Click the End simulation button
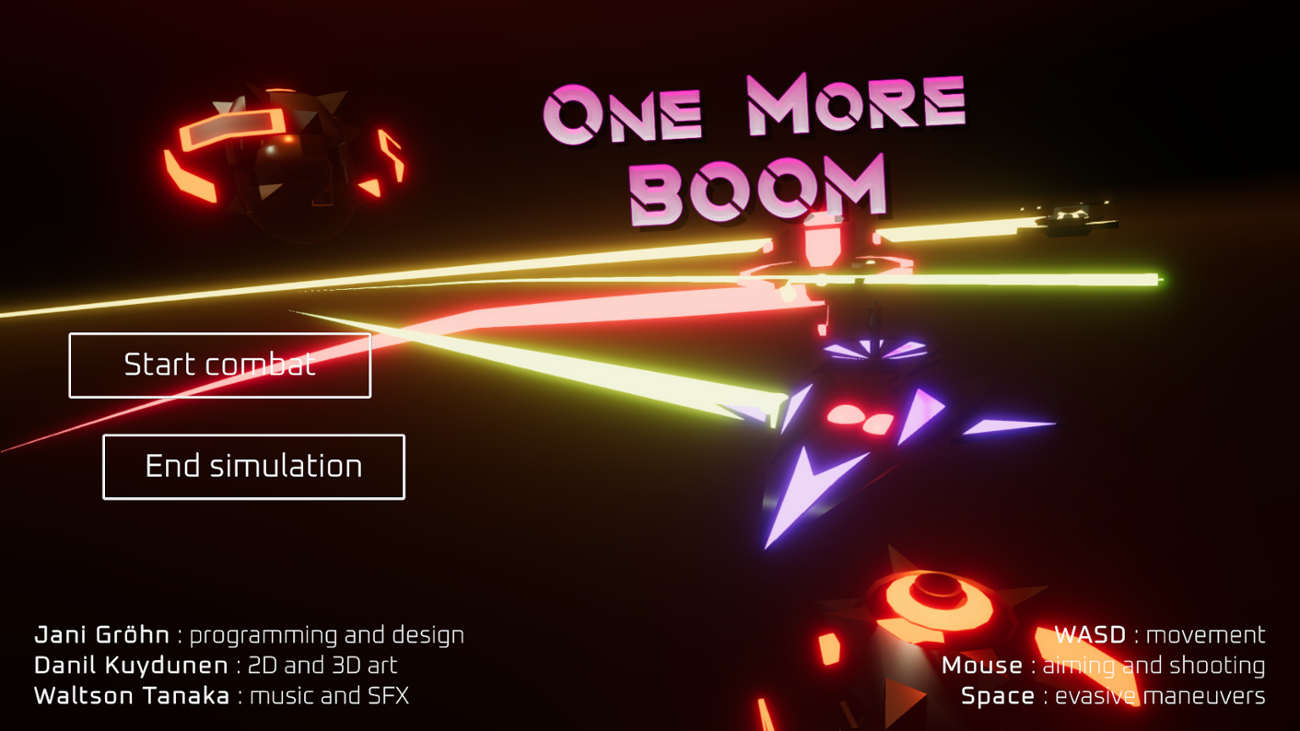 pos(253,466)
